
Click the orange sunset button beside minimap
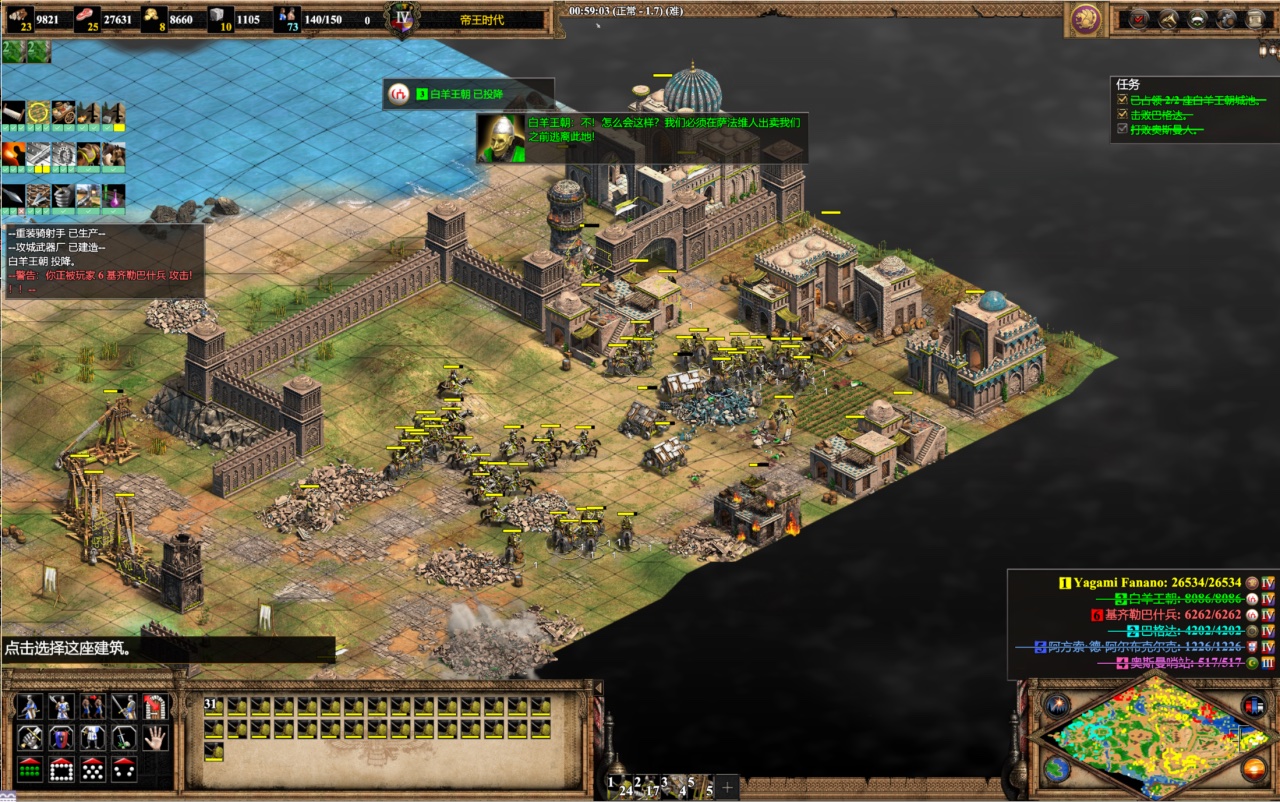[x=1253, y=768]
